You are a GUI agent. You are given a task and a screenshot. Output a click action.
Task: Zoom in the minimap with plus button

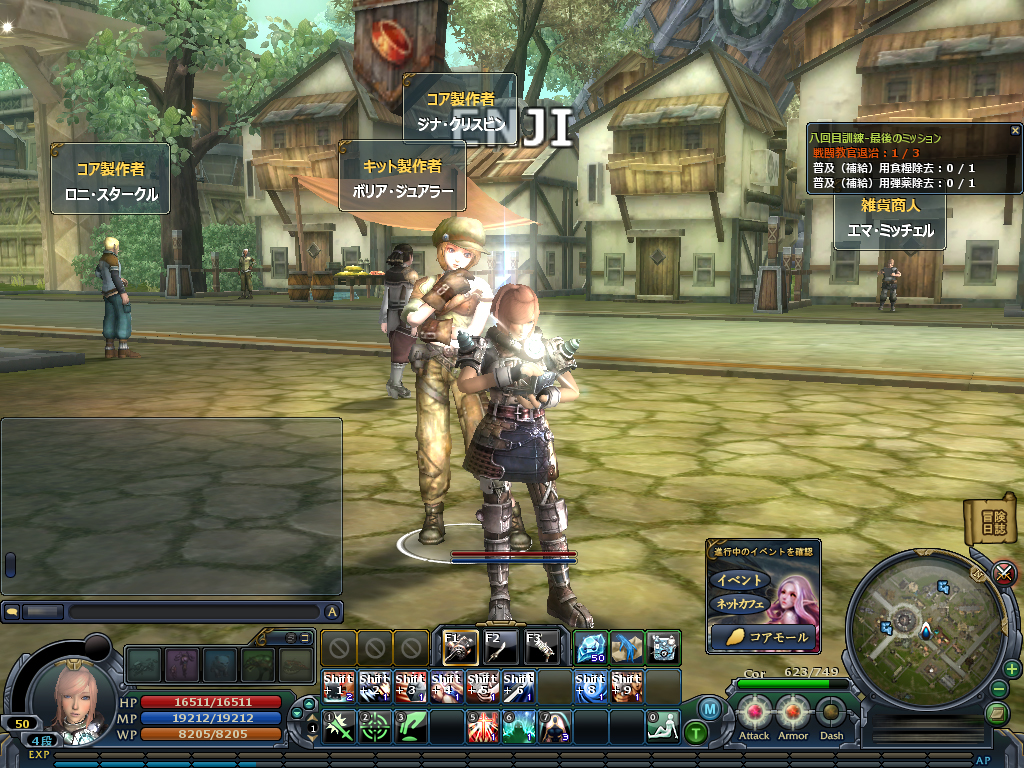click(x=1012, y=669)
